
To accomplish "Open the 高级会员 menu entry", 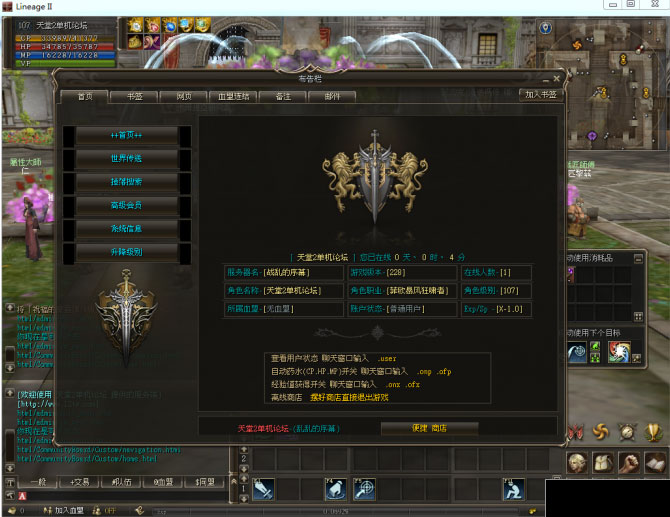I will point(126,205).
